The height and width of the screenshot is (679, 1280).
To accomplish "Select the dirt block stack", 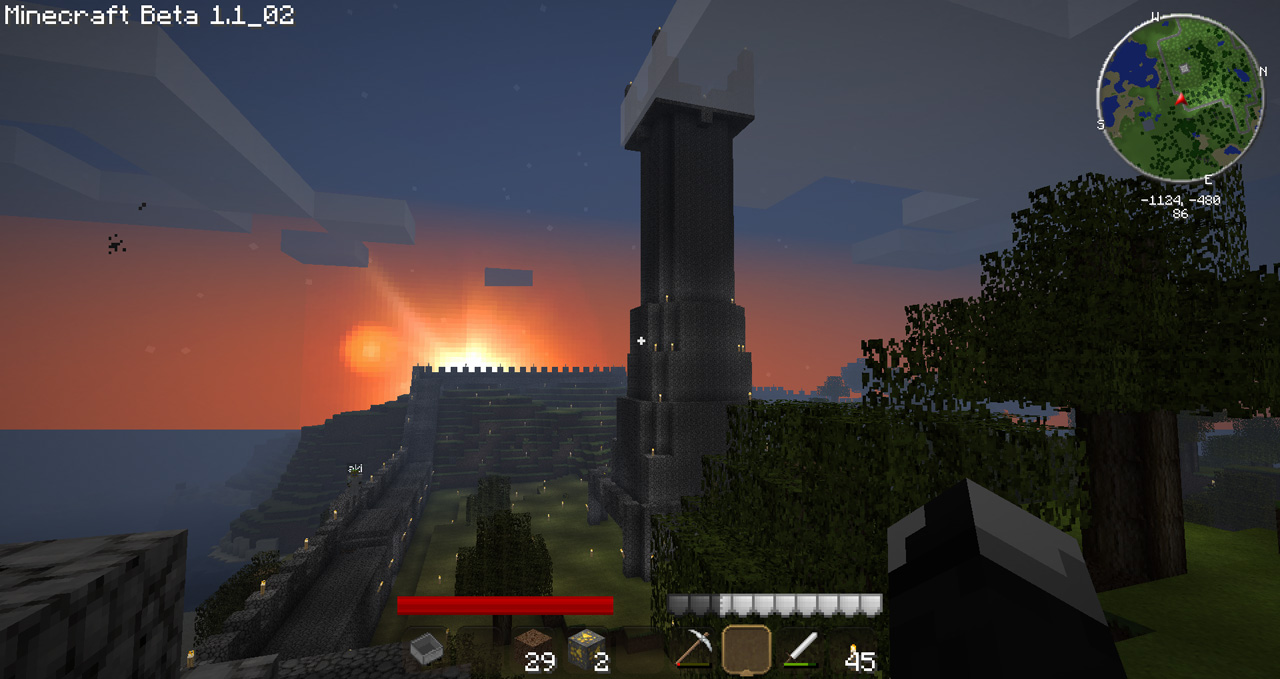I will 532,648.
